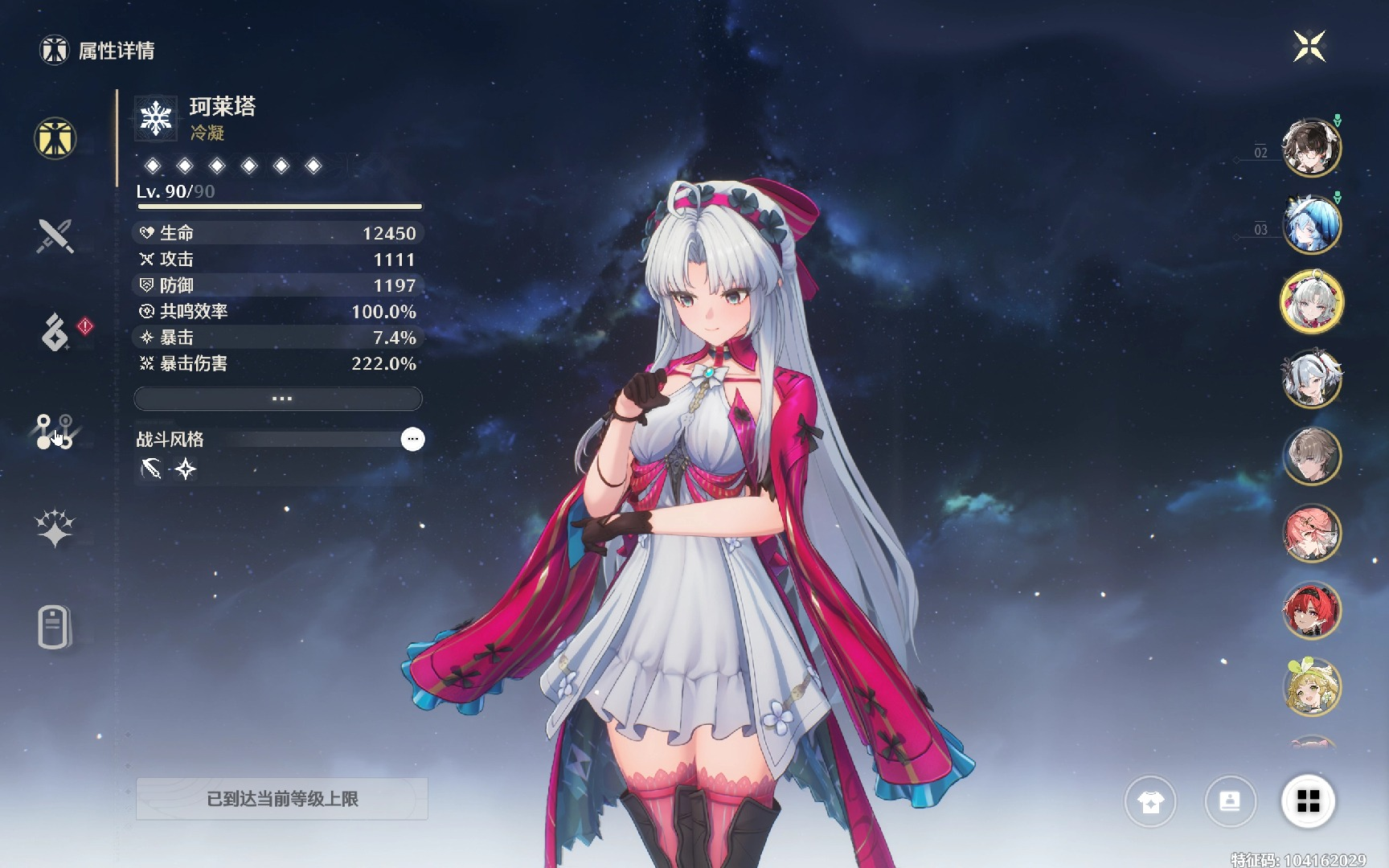The image size is (1389, 868).
Task: Open the resonance chain sparkles icon
Action: [55, 526]
